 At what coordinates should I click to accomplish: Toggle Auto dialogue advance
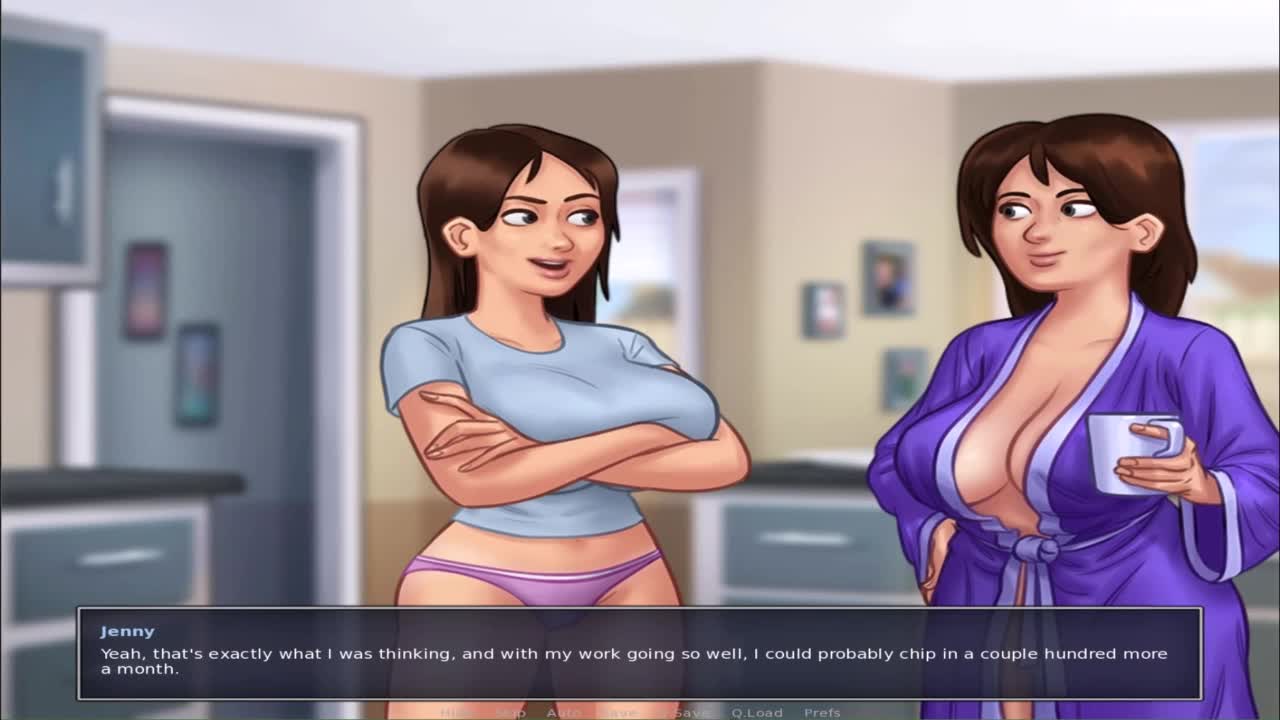point(564,712)
